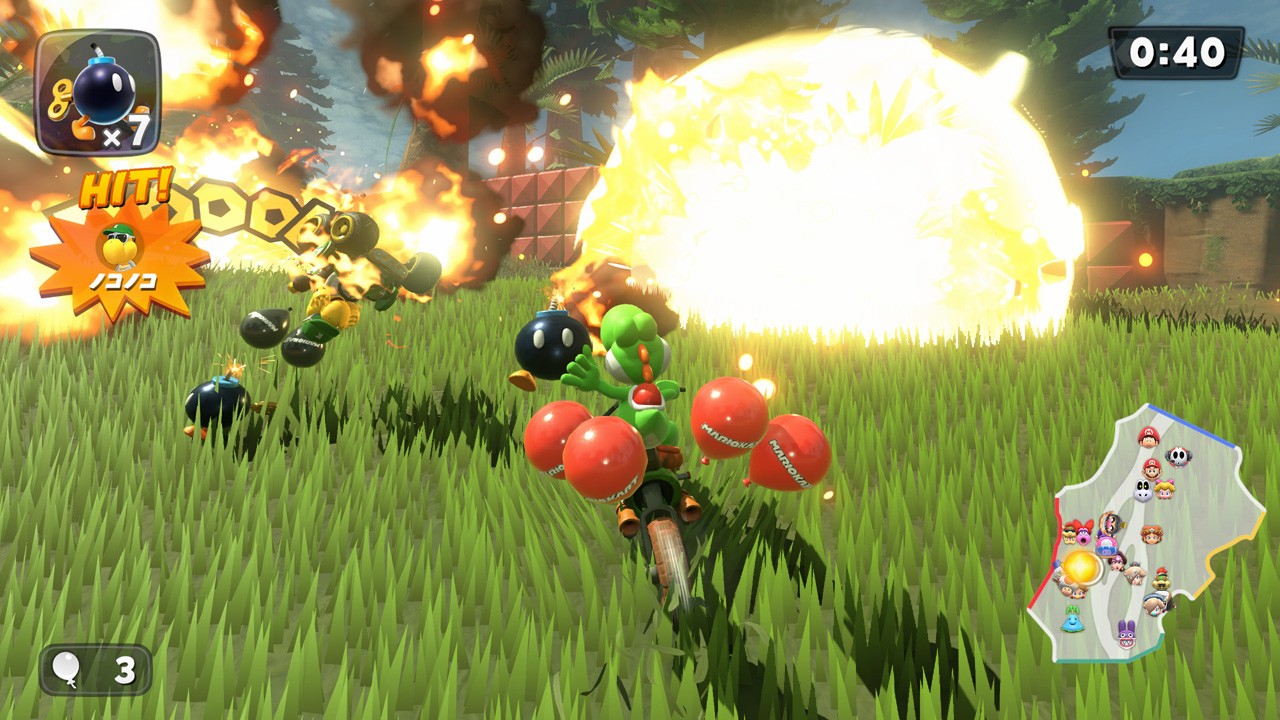Click Birdo's icon on the minimap

pos(1083,536)
